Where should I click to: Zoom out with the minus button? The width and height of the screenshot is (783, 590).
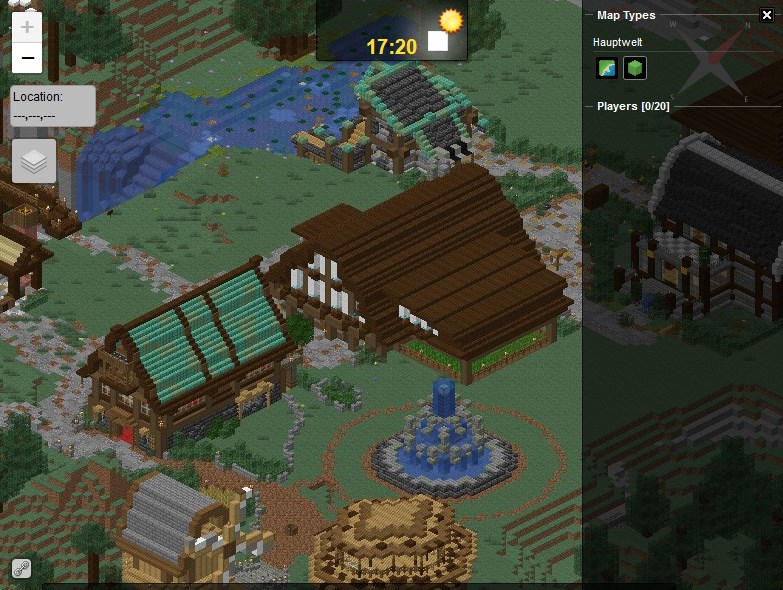(27, 58)
